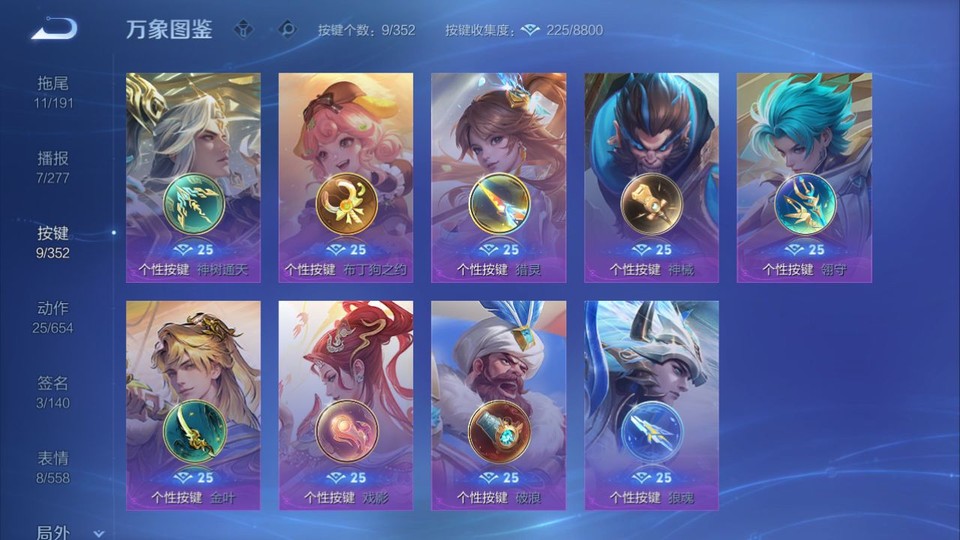Show the 动作 collection tab
960x540 pixels.
point(54,317)
